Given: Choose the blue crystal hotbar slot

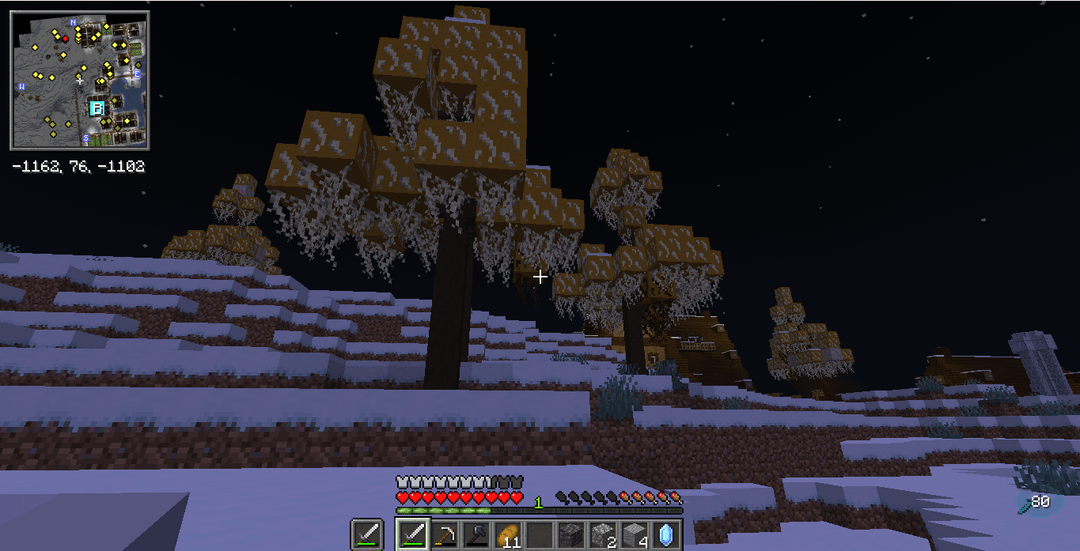Looking at the screenshot, I should [x=666, y=535].
